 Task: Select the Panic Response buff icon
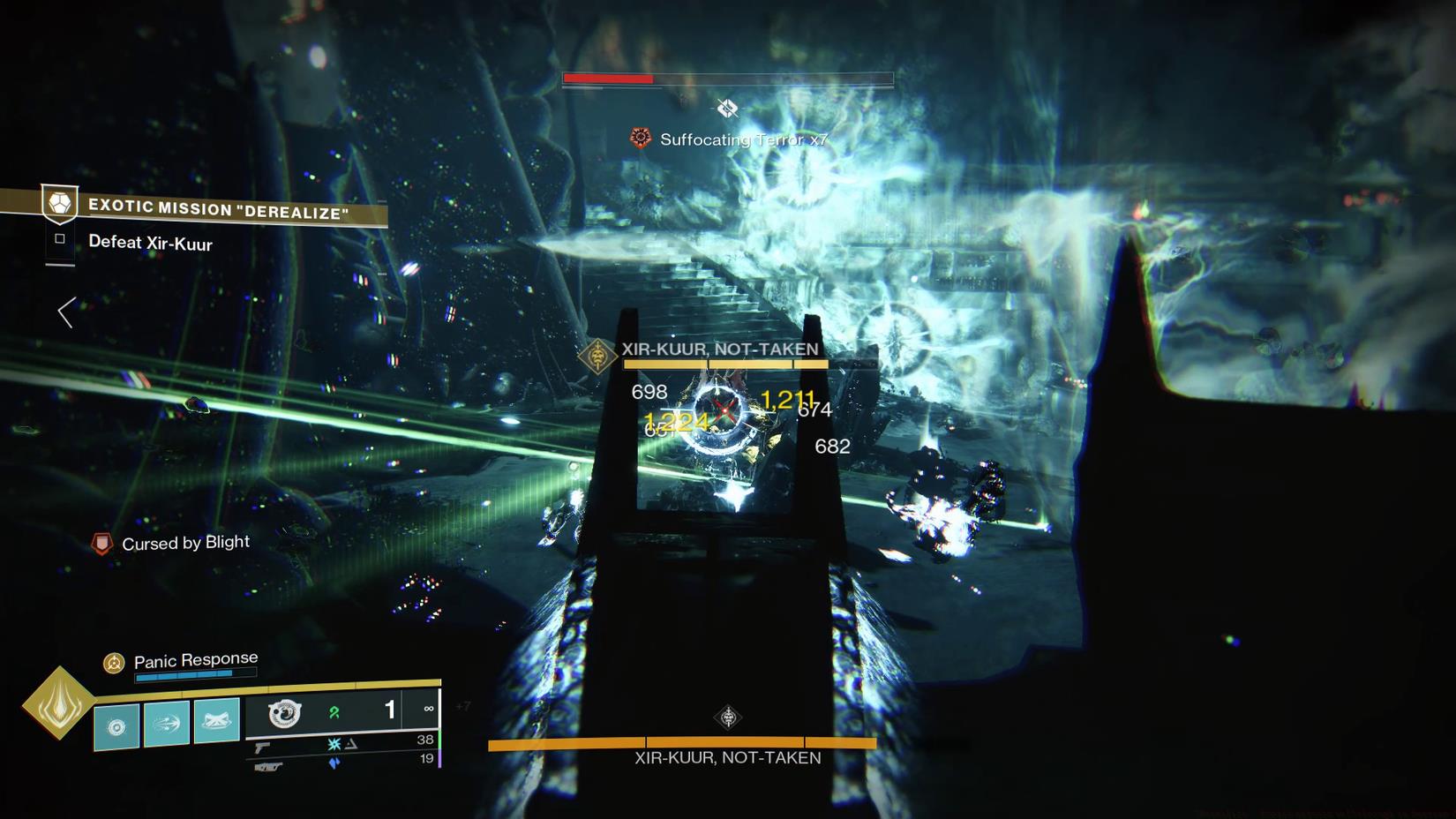113,662
